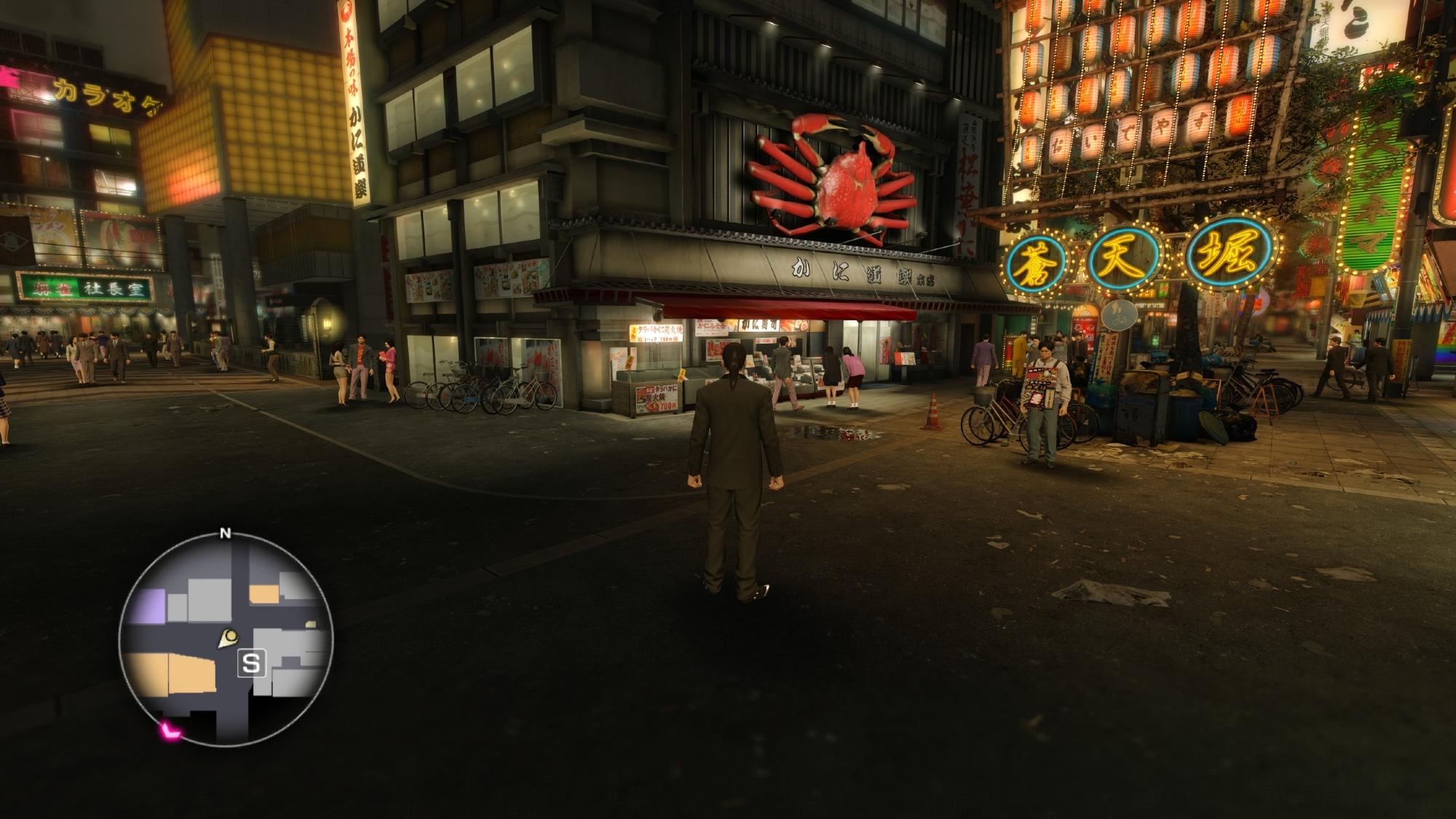Click the circular minimap
This screenshot has width=1456, height=819.
click(x=226, y=639)
